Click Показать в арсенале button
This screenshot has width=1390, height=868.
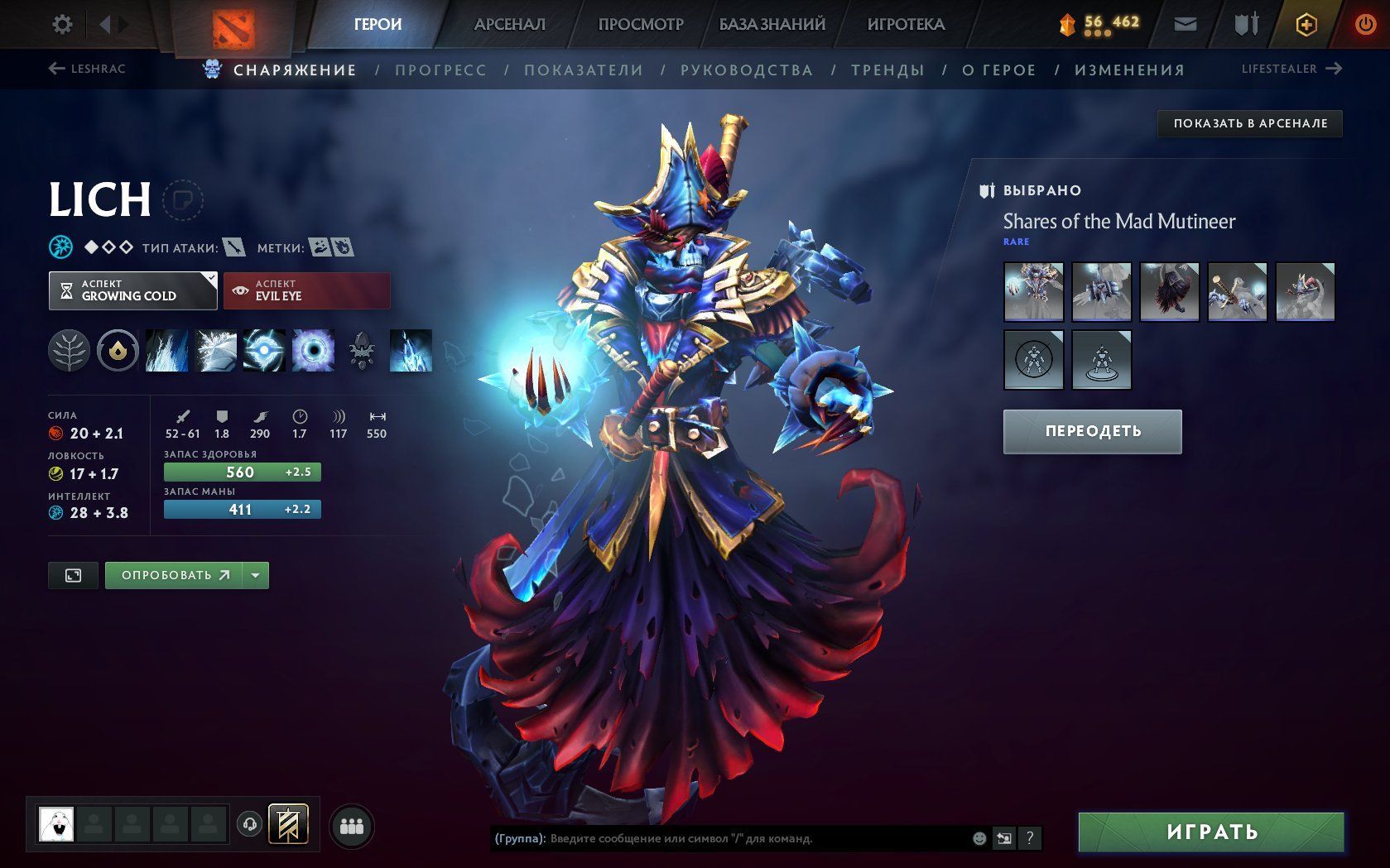[1249, 123]
